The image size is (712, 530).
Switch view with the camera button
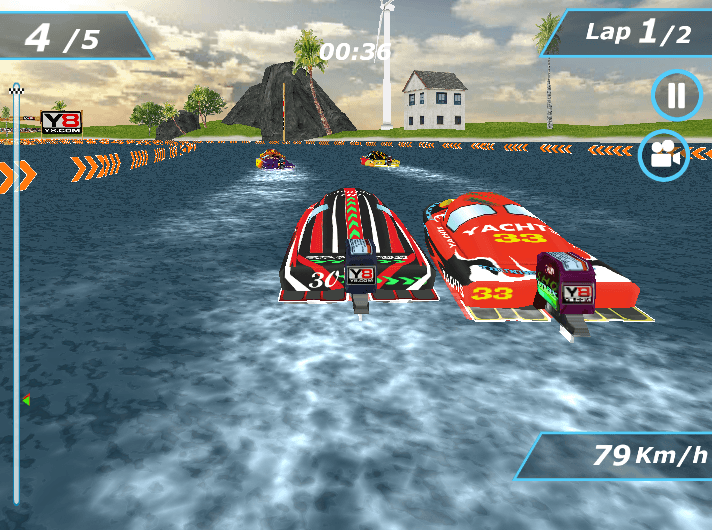(x=665, y=155)
